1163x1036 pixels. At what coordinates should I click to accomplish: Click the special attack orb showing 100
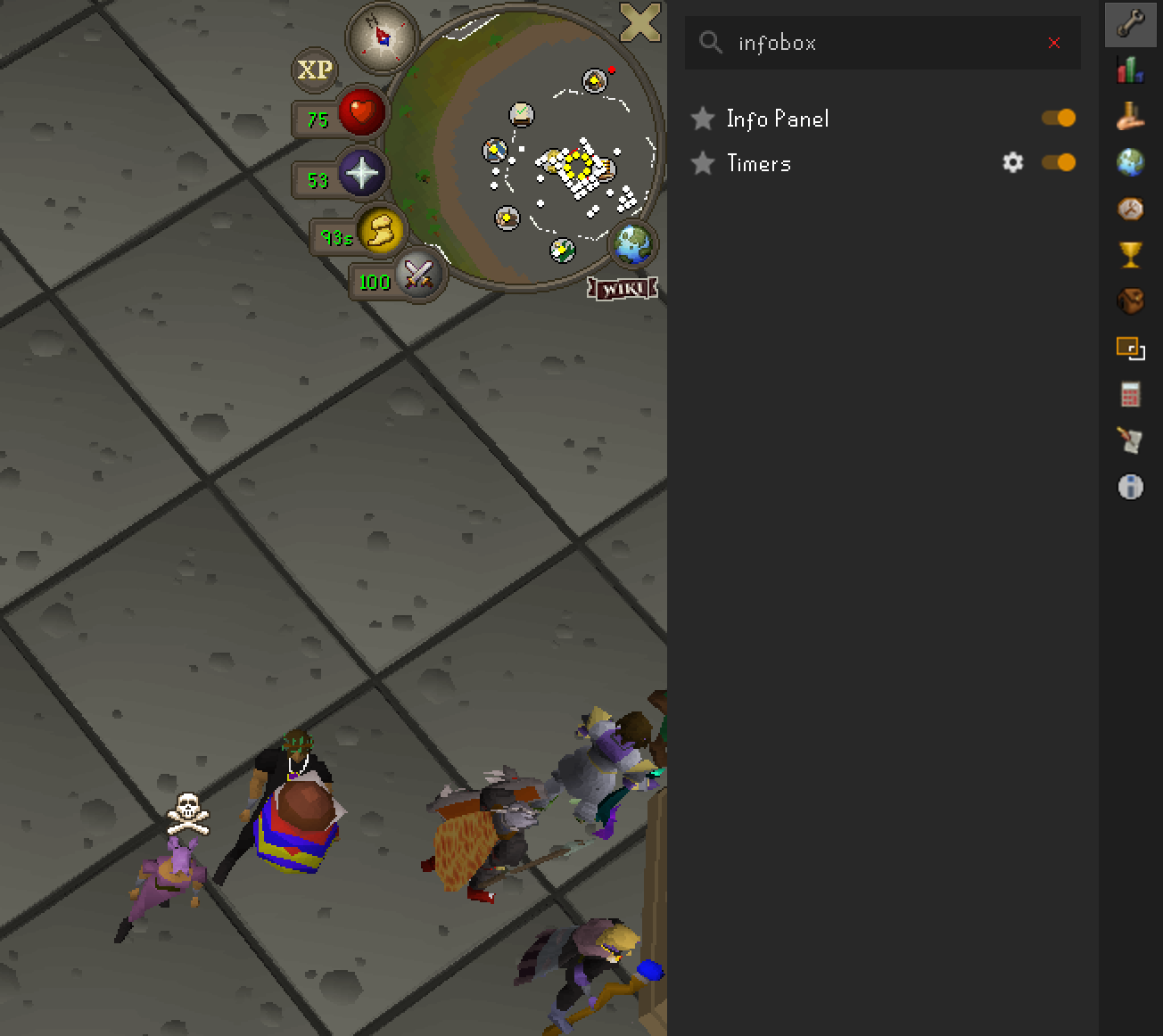click(x=417, y=276)
